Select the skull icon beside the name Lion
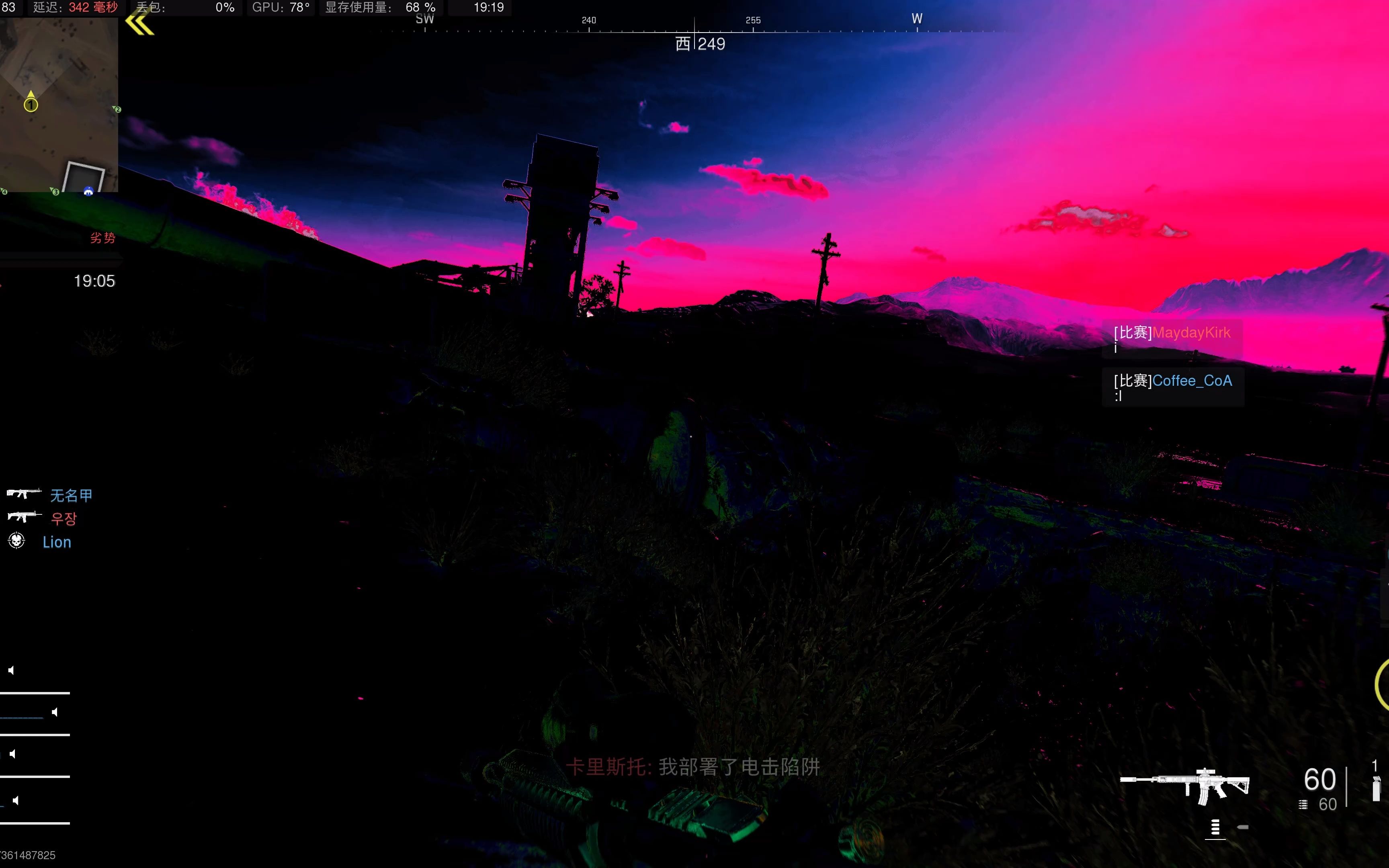 (16, 541)
